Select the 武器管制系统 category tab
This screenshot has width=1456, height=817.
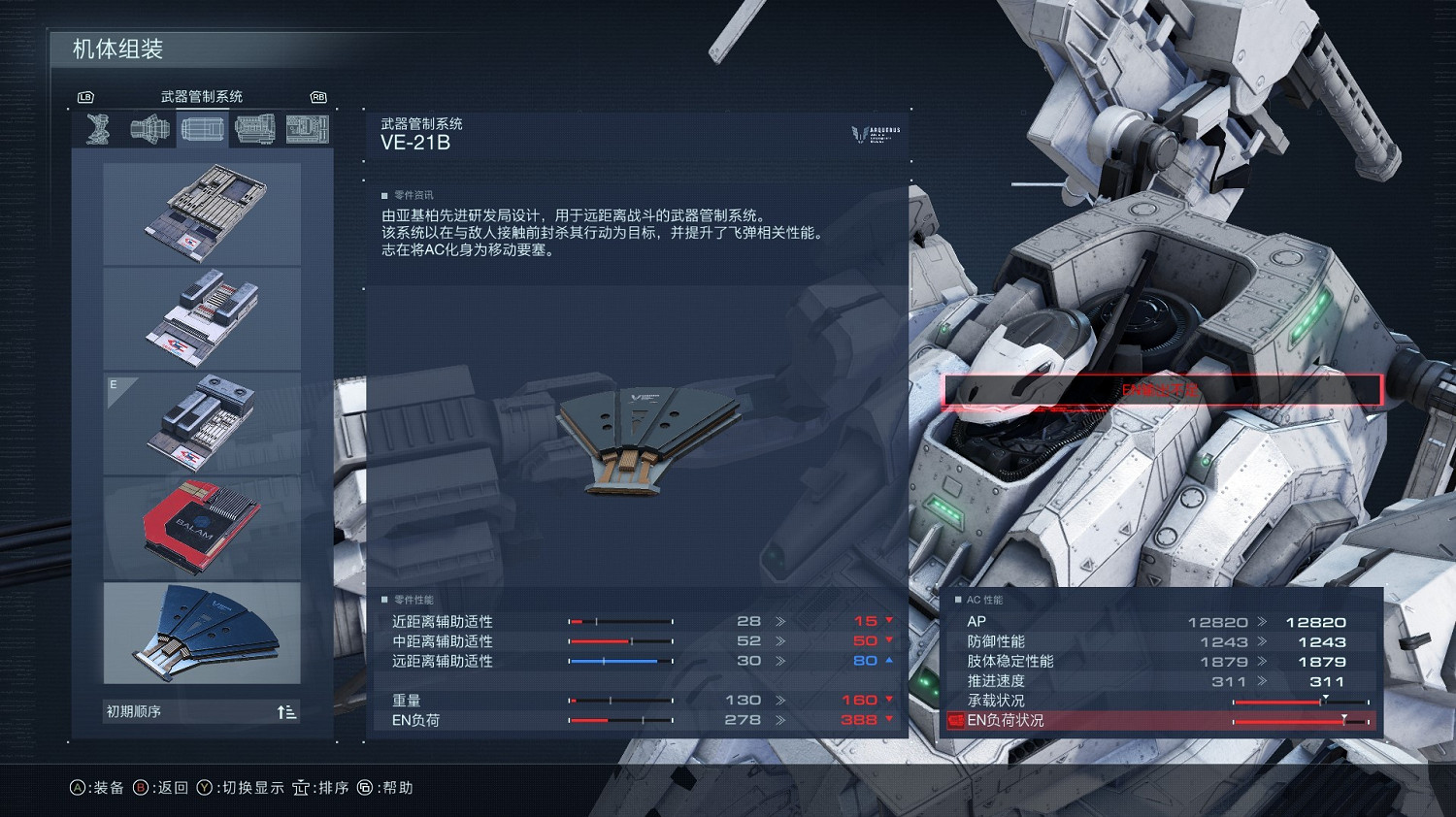click(201, 95)
